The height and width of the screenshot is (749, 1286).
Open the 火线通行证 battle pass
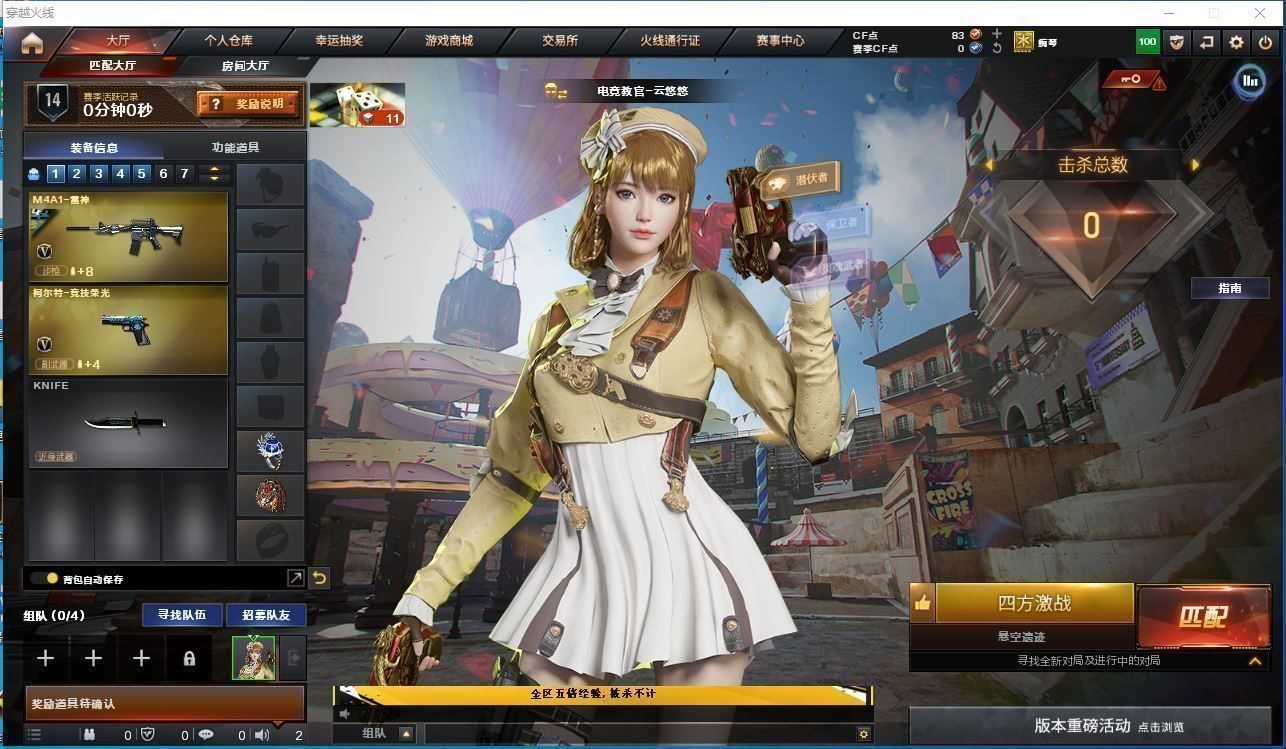670,41
